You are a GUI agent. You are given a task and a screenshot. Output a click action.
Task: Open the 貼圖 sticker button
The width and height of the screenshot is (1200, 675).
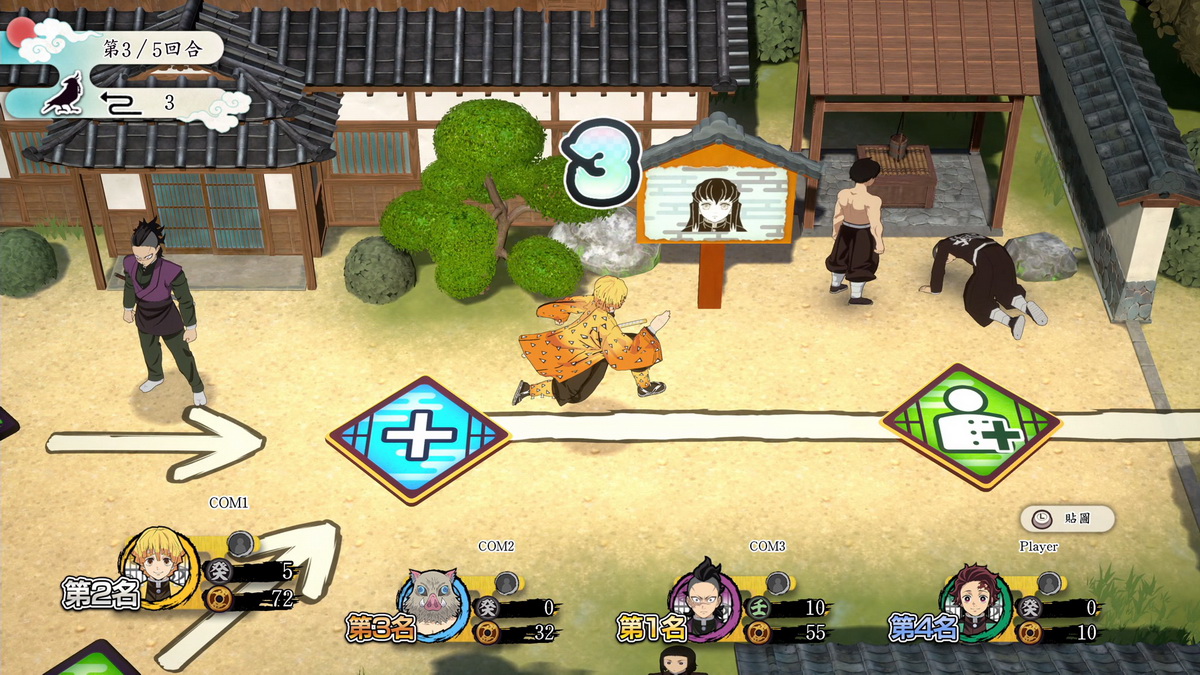pyautogui.click(x=1067, y=518)
